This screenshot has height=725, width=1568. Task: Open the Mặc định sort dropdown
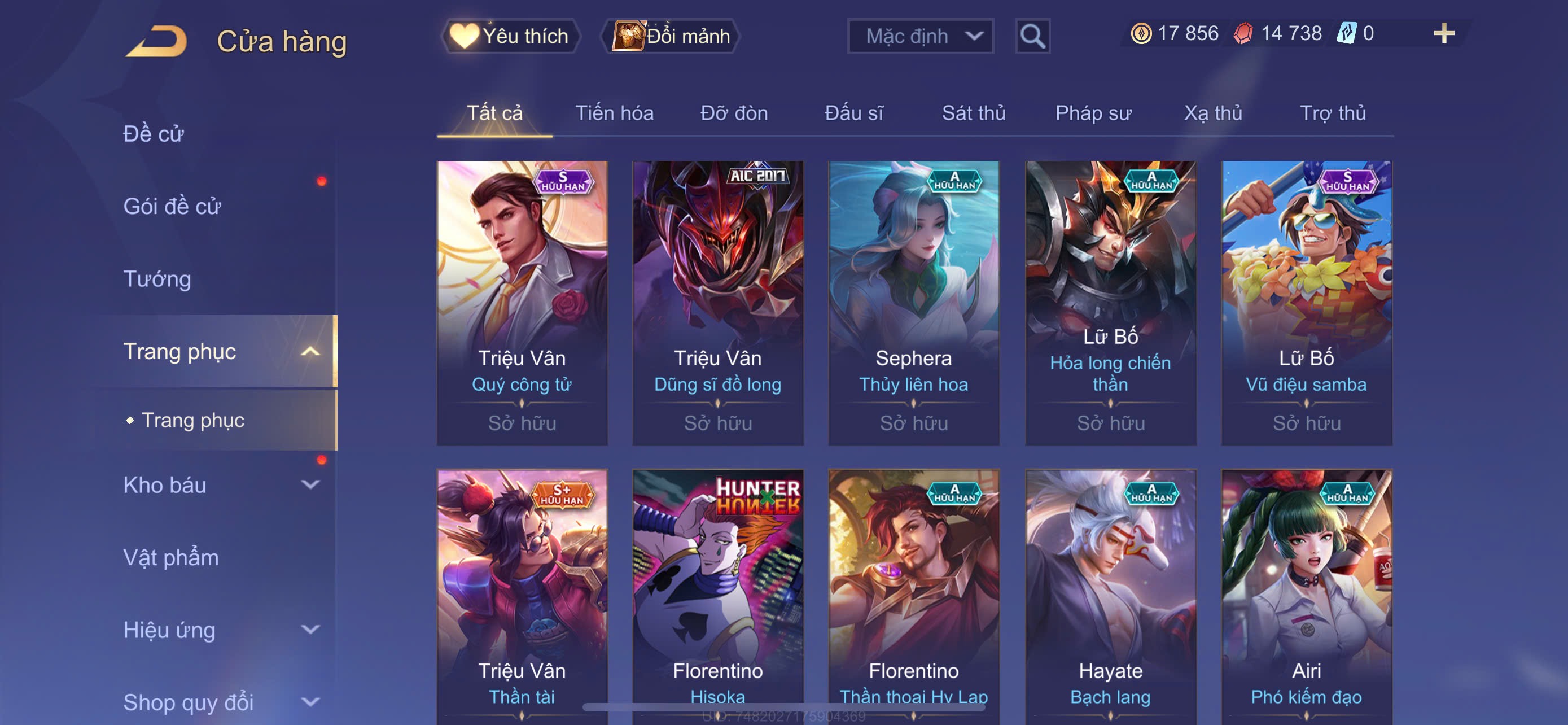(919, 36)
